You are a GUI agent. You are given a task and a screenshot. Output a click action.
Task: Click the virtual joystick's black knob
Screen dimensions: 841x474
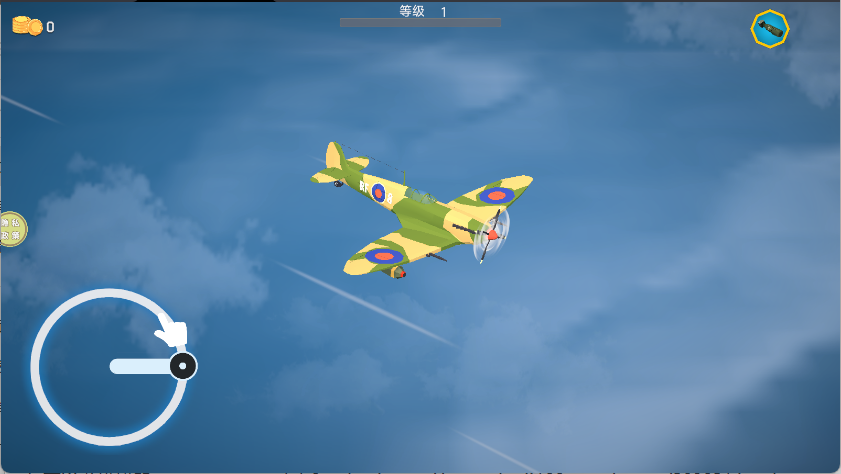click(x=182, y=366)
